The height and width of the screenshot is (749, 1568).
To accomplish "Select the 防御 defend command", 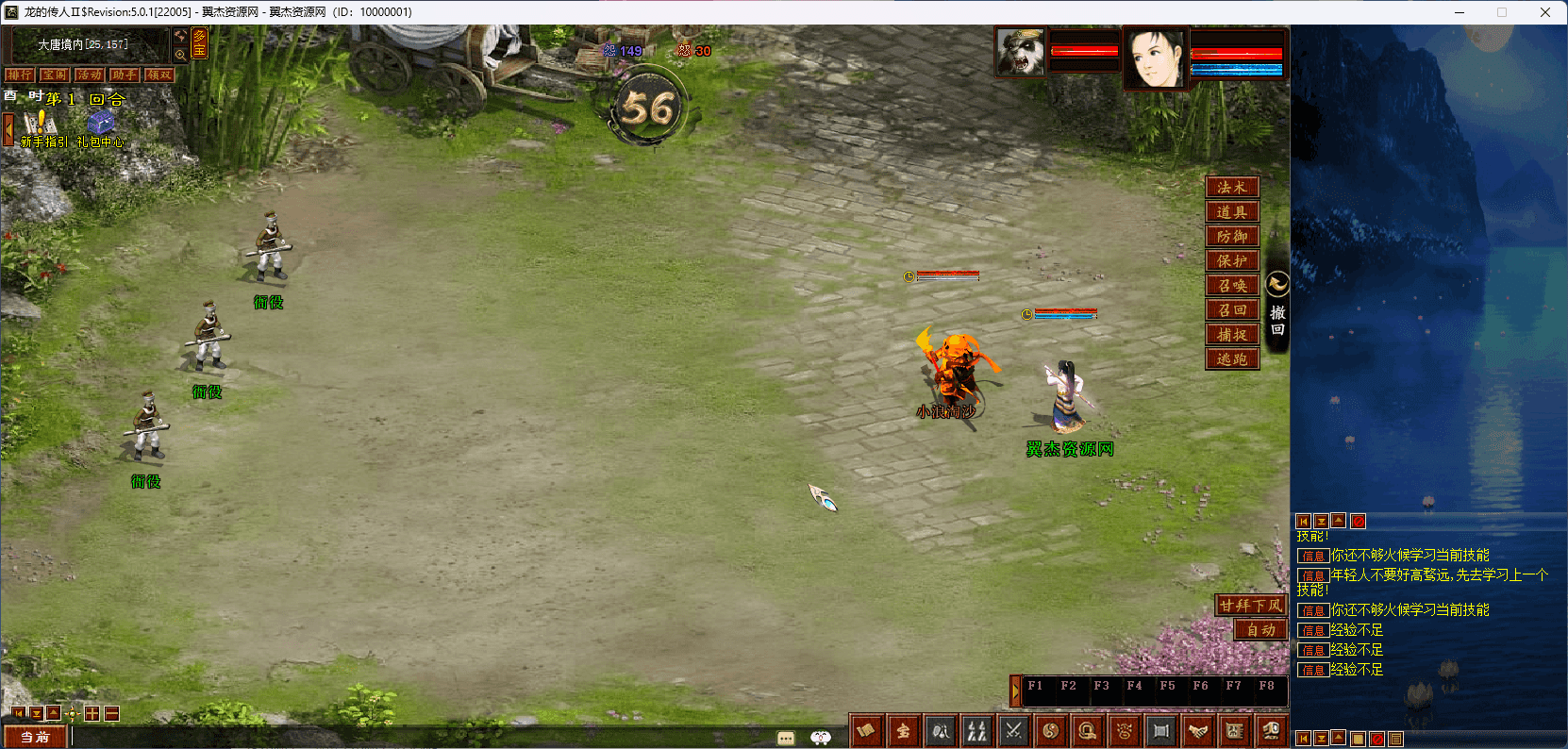I will click(x=1232, y=237).
